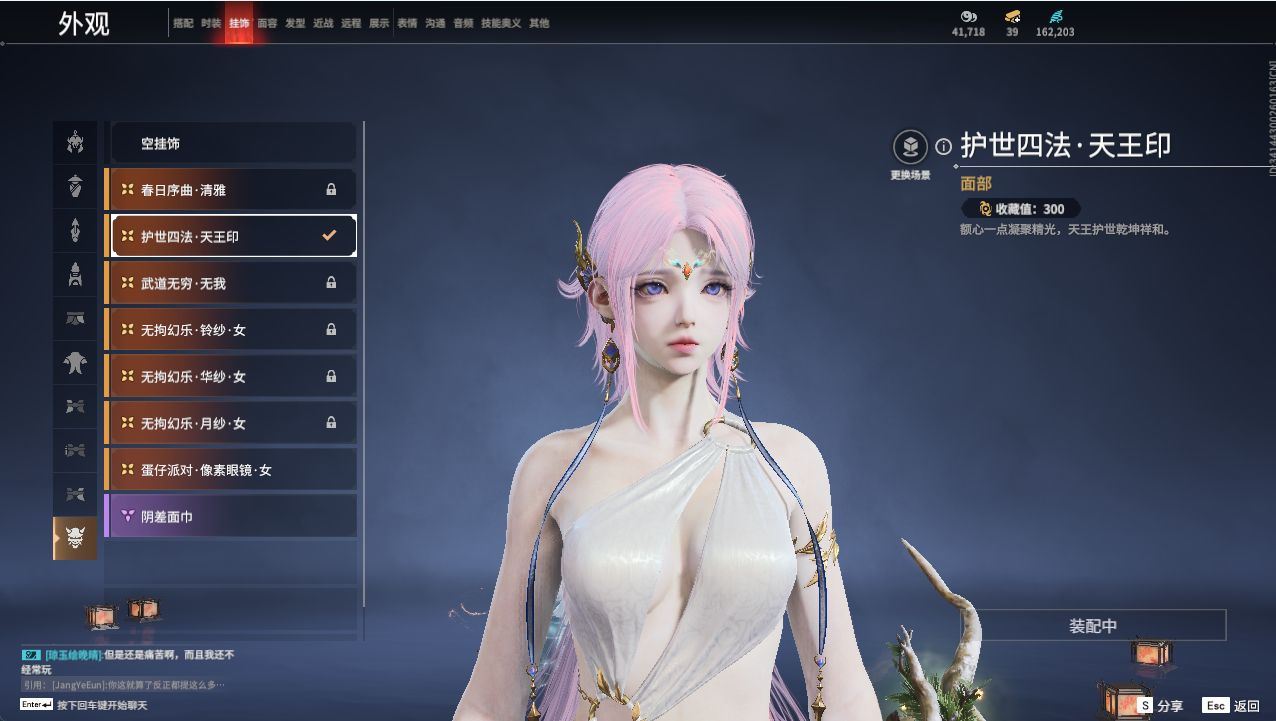The width and height of the screenshot is (1276, 721).
Task: Pick the 武道无穷·无我 accessory
Action: tap(231, 283)
